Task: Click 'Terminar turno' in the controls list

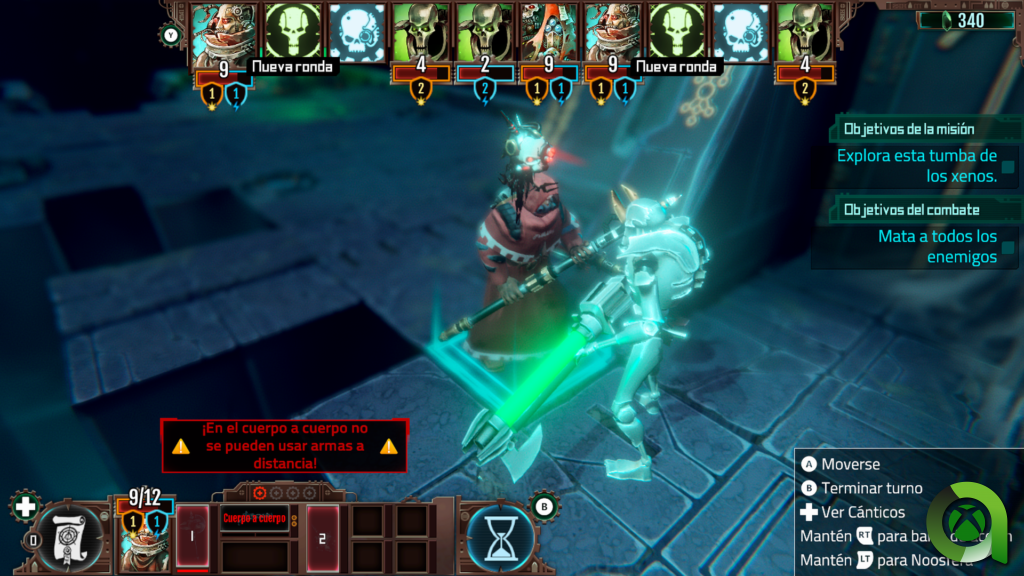Action: pos(871,488)
